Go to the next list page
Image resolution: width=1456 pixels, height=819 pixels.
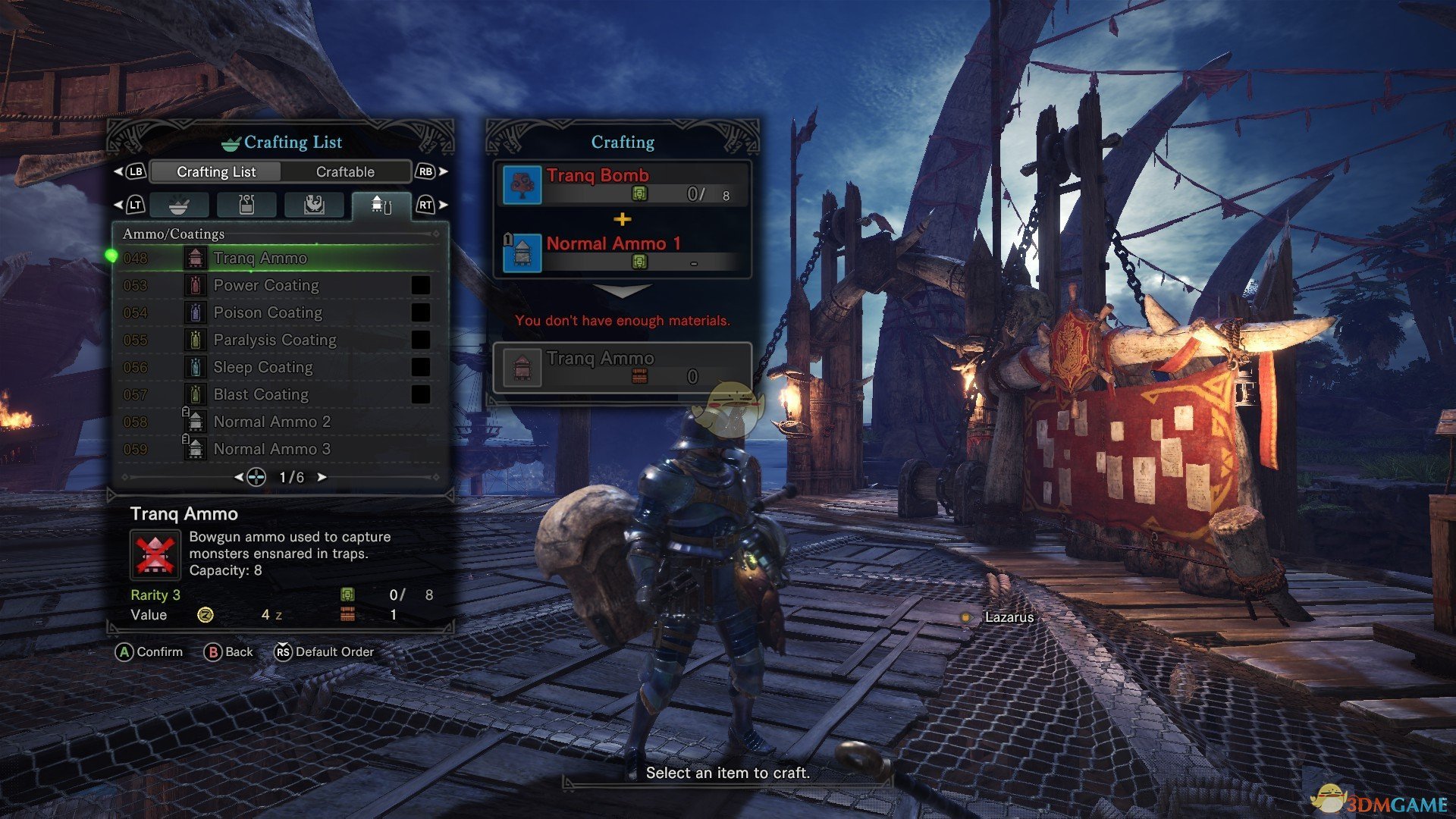[x=322, y=477]
